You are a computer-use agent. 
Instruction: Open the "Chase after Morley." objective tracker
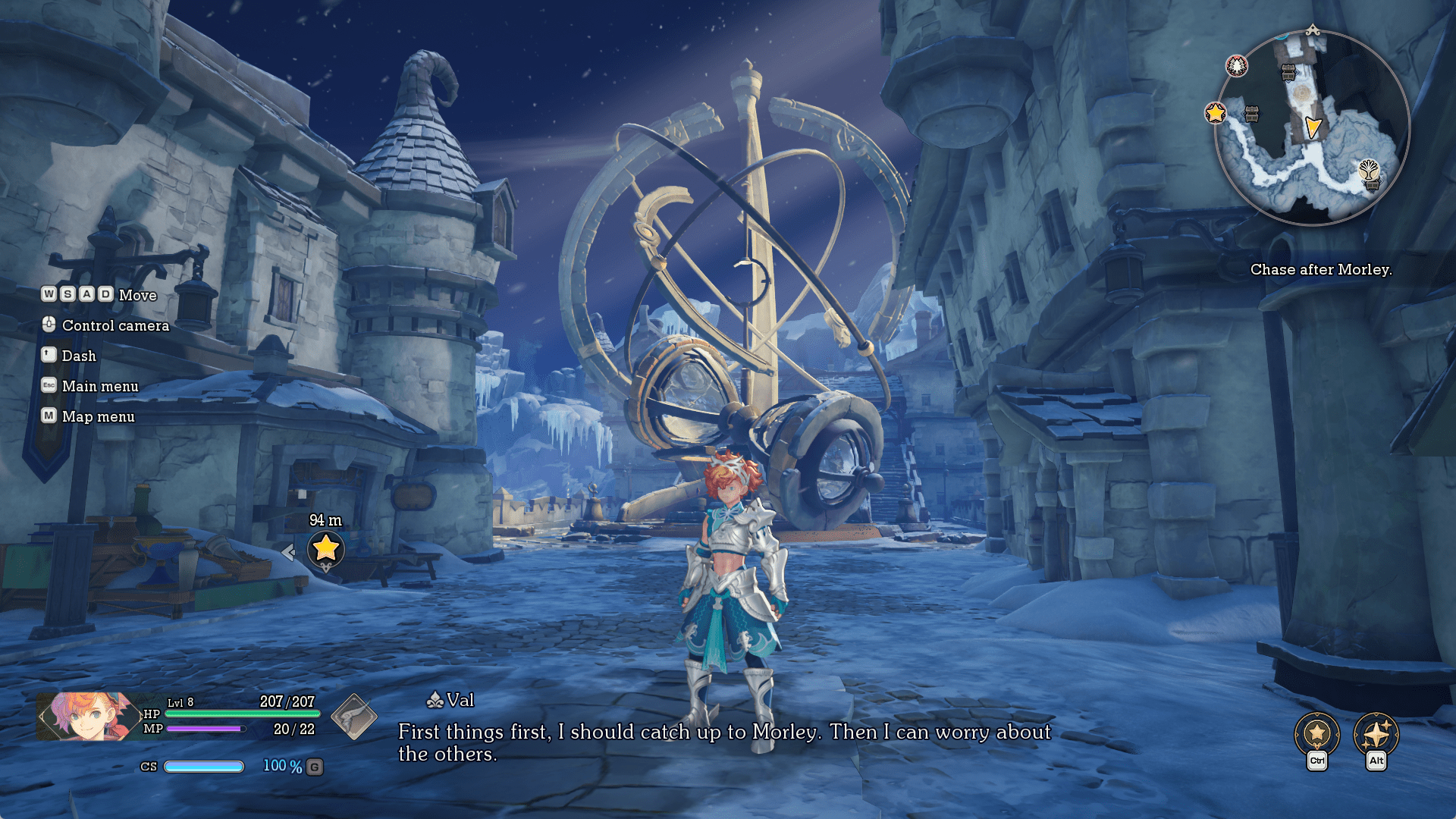(x=1320, y=269)
